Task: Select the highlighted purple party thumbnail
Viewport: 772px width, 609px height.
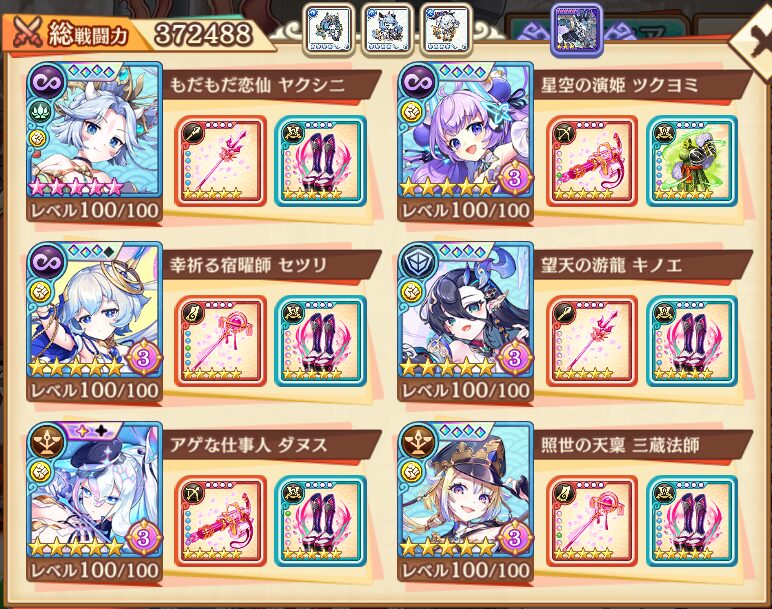Action: tap(577, 27)
